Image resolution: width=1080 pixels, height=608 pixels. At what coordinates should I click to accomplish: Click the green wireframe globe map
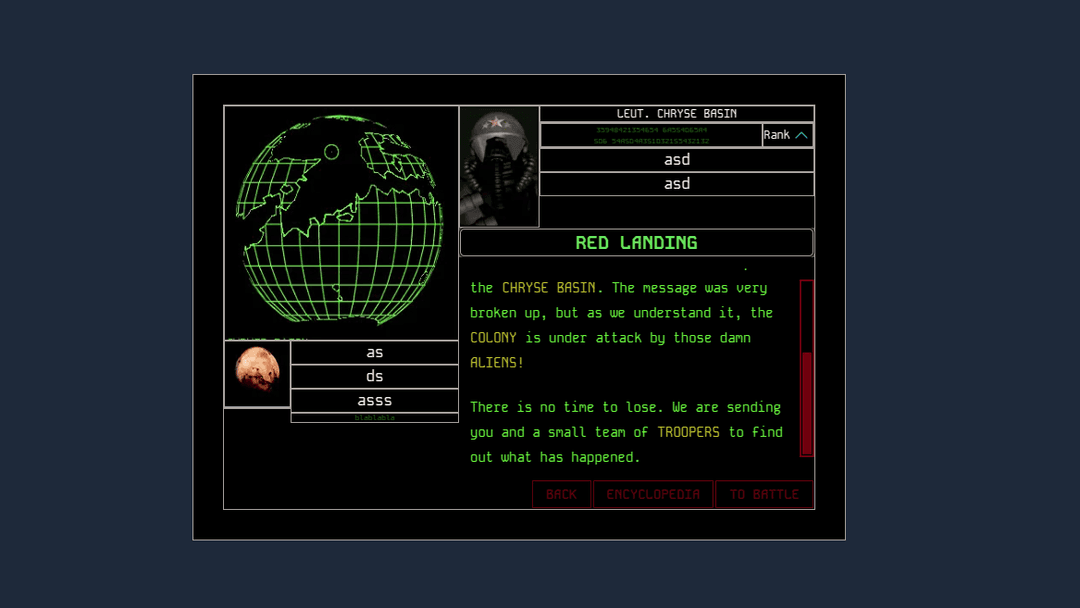340,220
